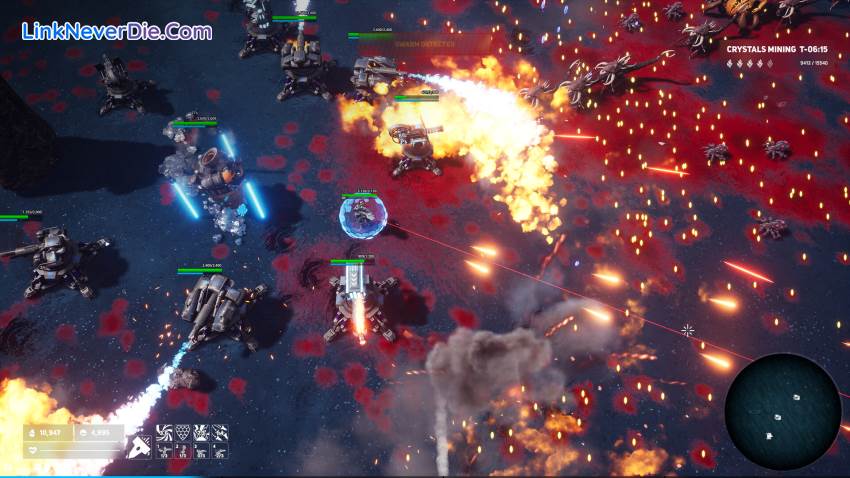Pick turret slot number 3

(x=200, y=451)
